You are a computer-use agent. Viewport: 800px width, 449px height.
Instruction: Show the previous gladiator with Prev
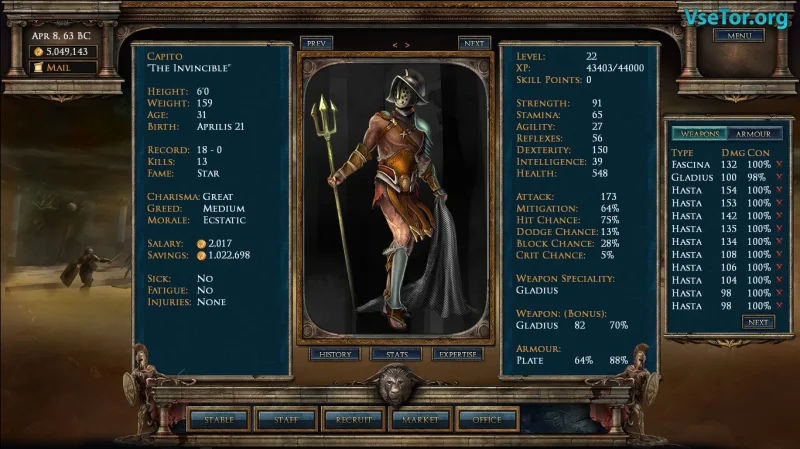click(x=316, y=44)
